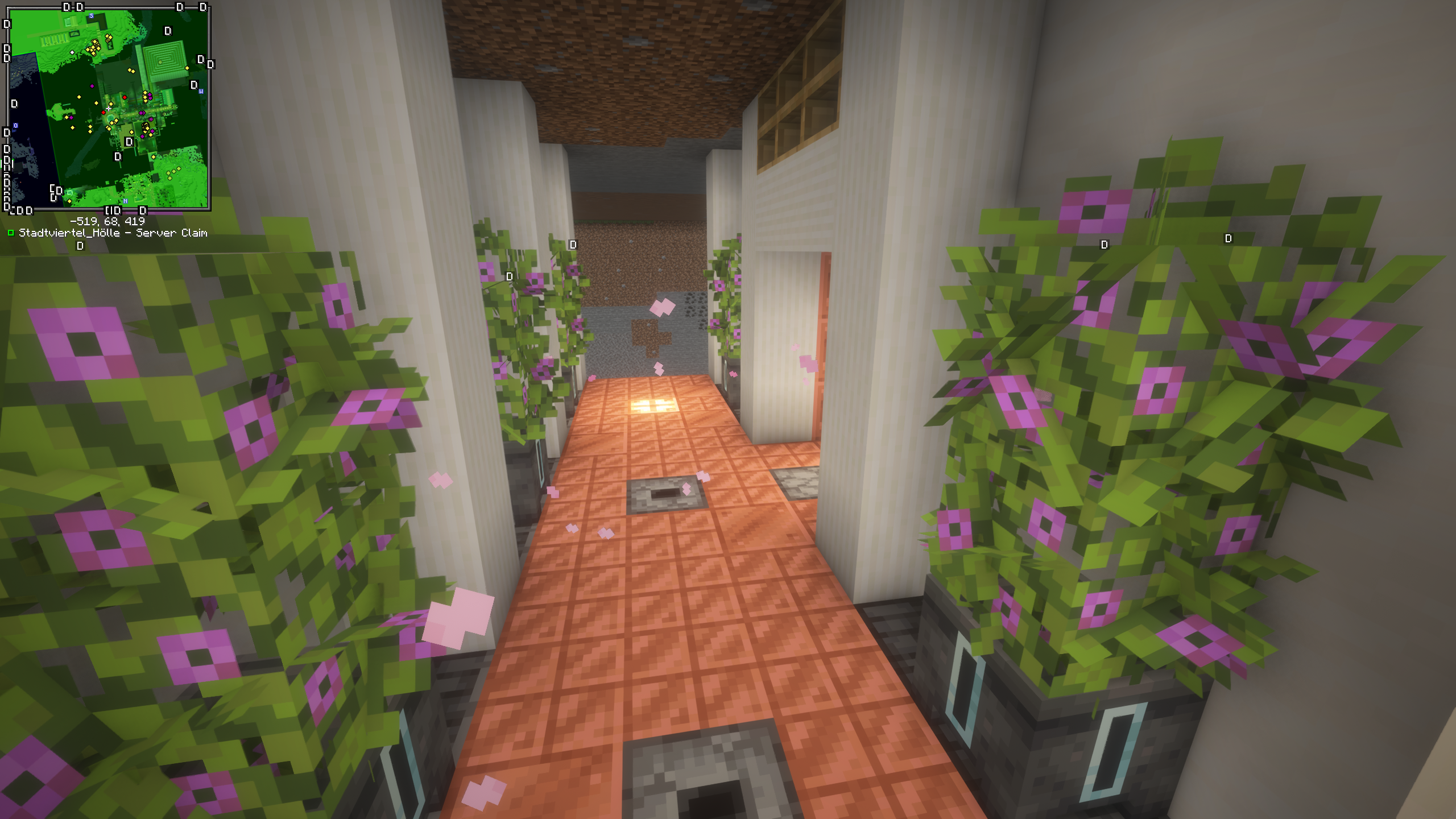This screenshot has height=819, width=1456.
Task: Expand the 'CD' stacked waypoint label on minimap
Action: [x=56, y=190]
